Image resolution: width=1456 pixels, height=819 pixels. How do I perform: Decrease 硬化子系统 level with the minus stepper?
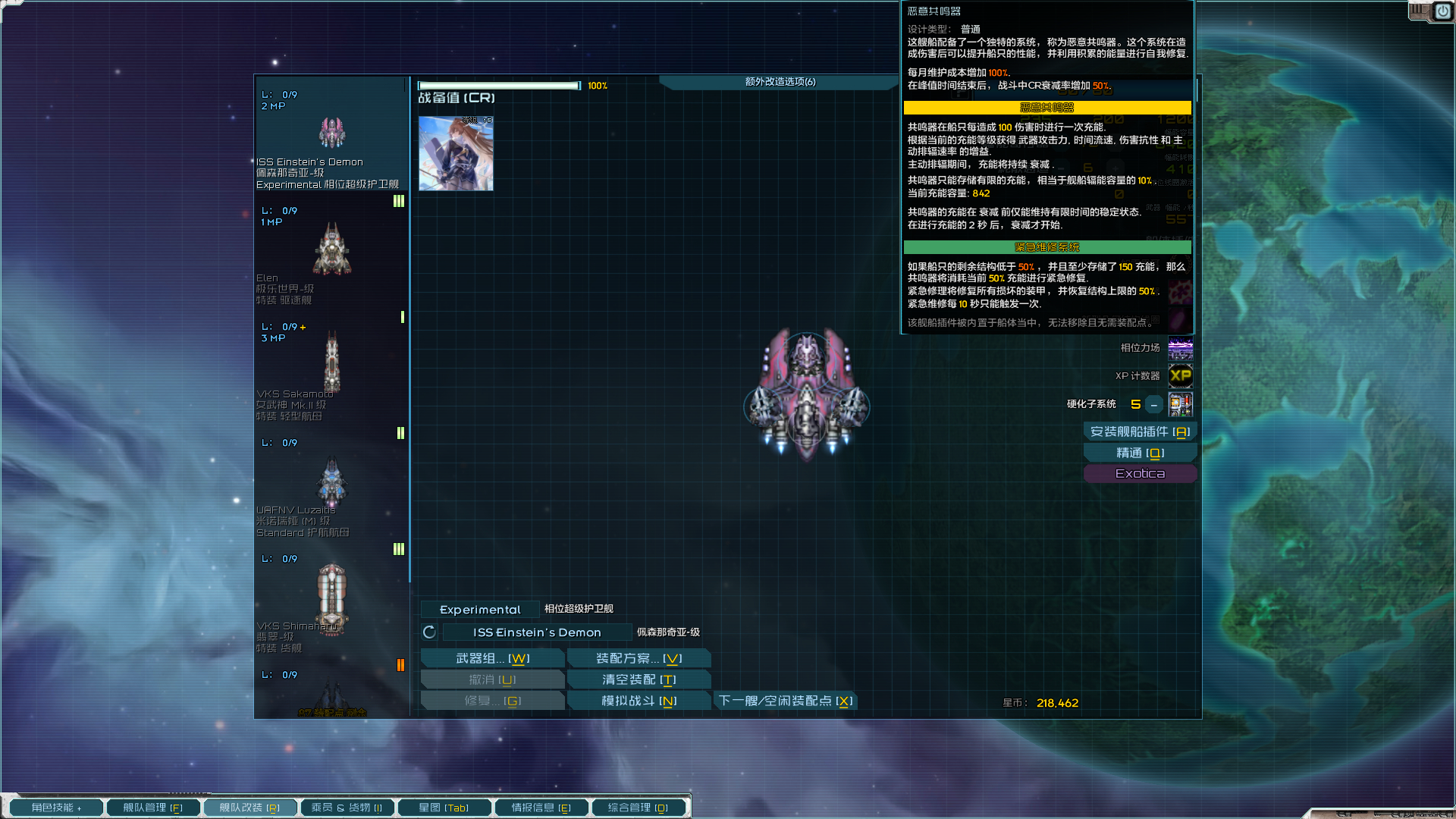click(1153, 404)
